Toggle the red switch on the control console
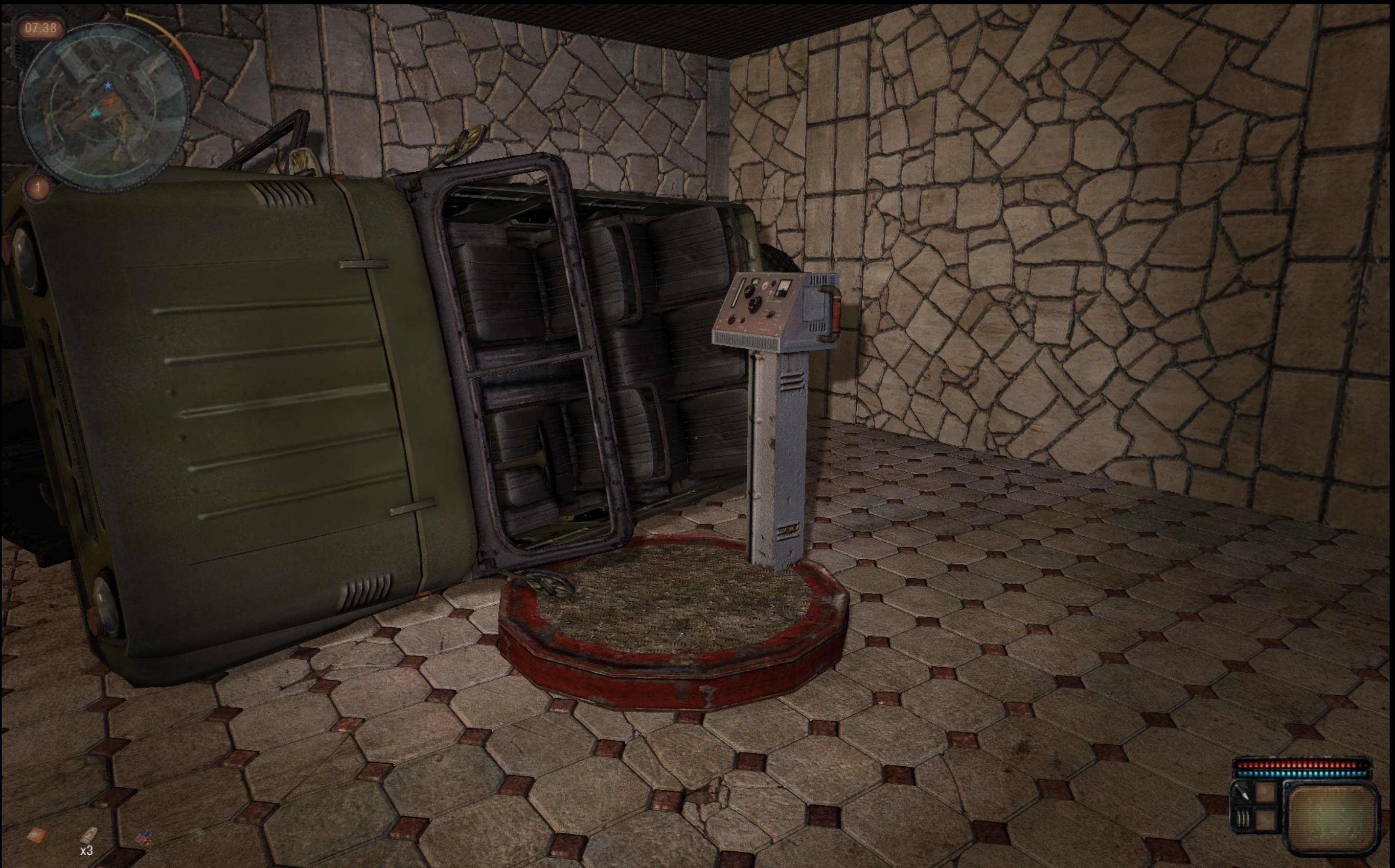Screen dimensions: 1395x868 771,315
